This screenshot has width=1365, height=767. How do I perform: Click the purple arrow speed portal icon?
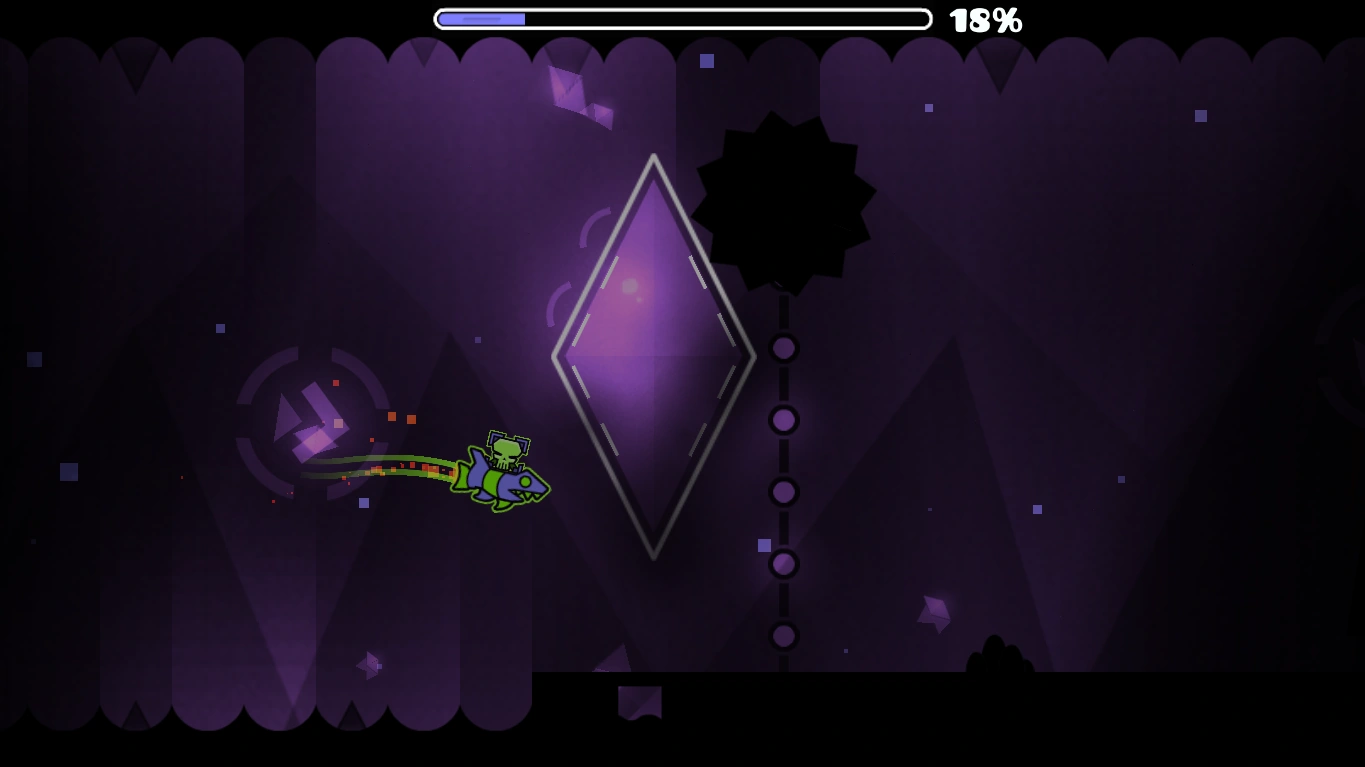[310, 420]
